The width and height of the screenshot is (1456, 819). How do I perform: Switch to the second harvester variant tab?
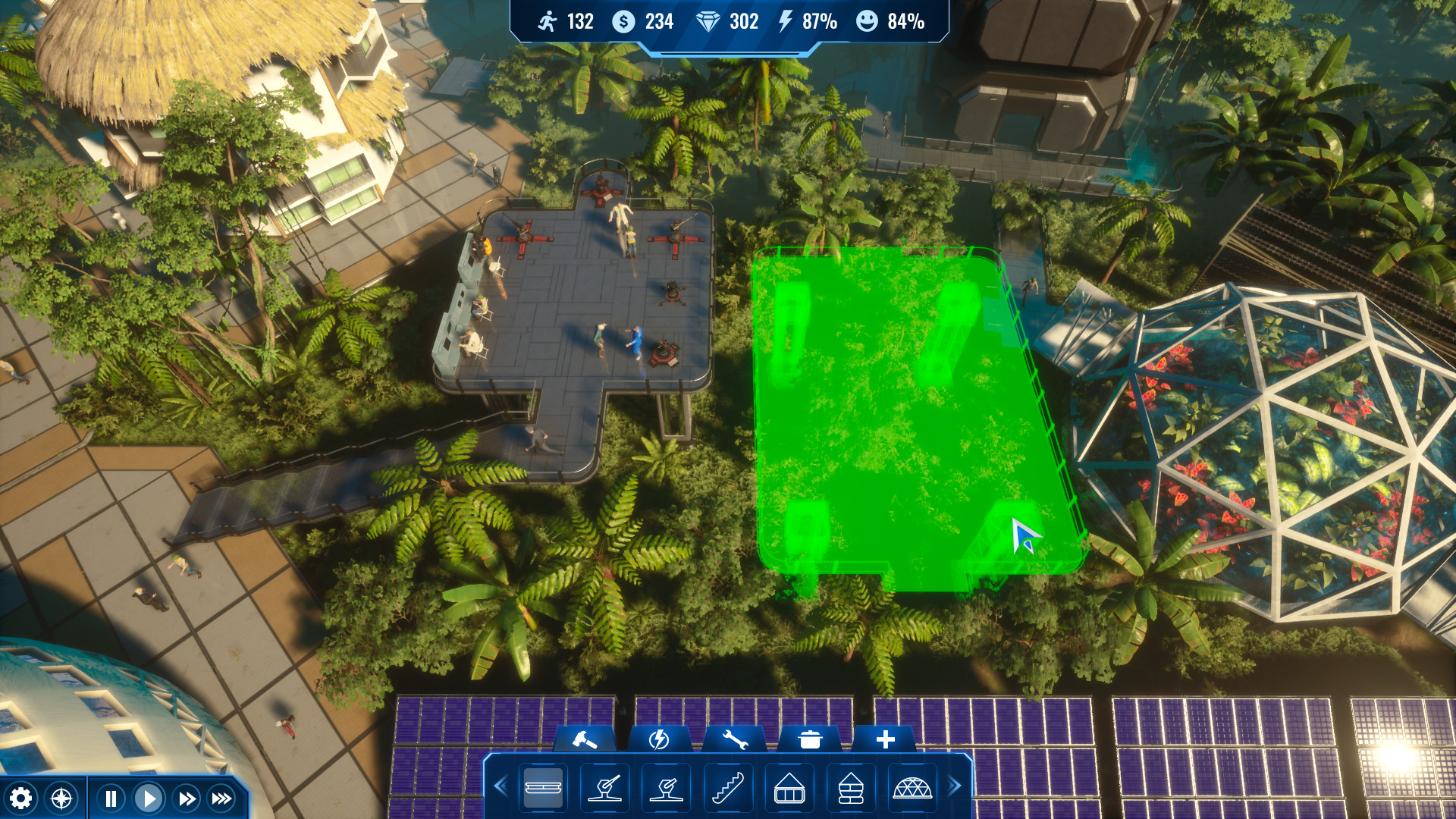click(665, 789)
